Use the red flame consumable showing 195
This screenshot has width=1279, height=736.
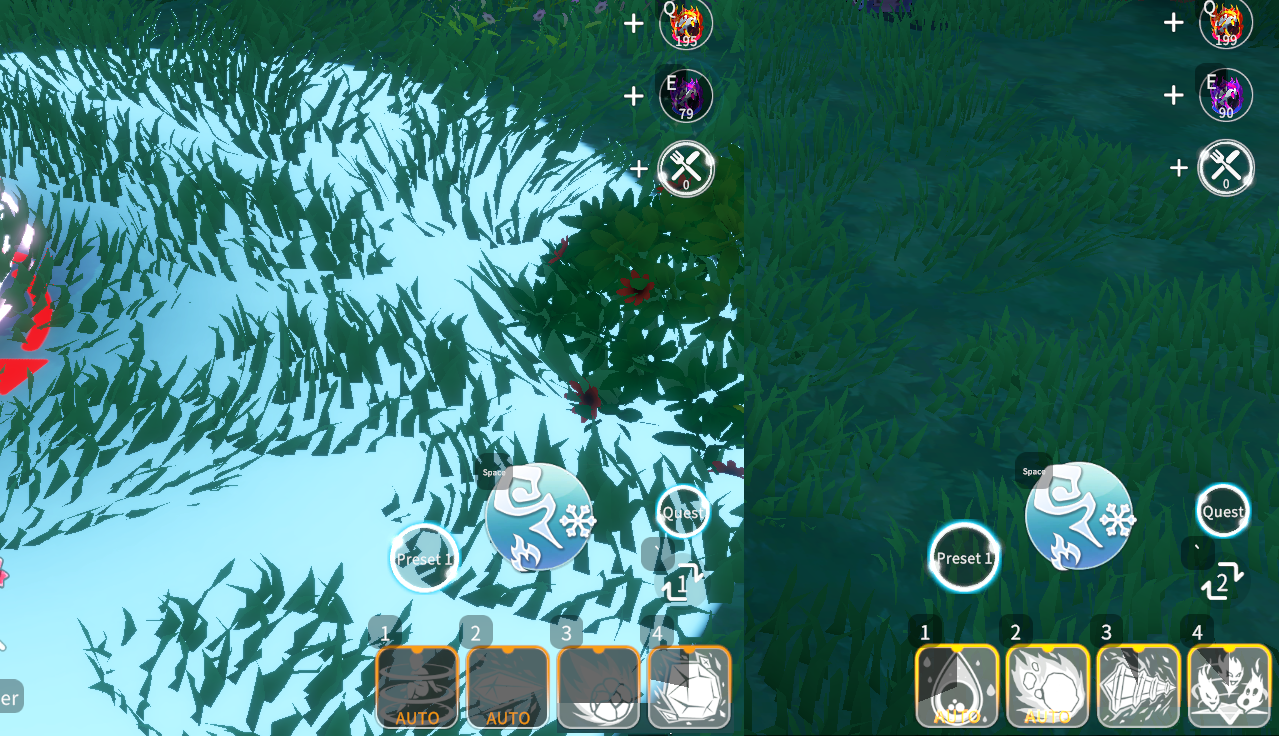coord(686,23)
